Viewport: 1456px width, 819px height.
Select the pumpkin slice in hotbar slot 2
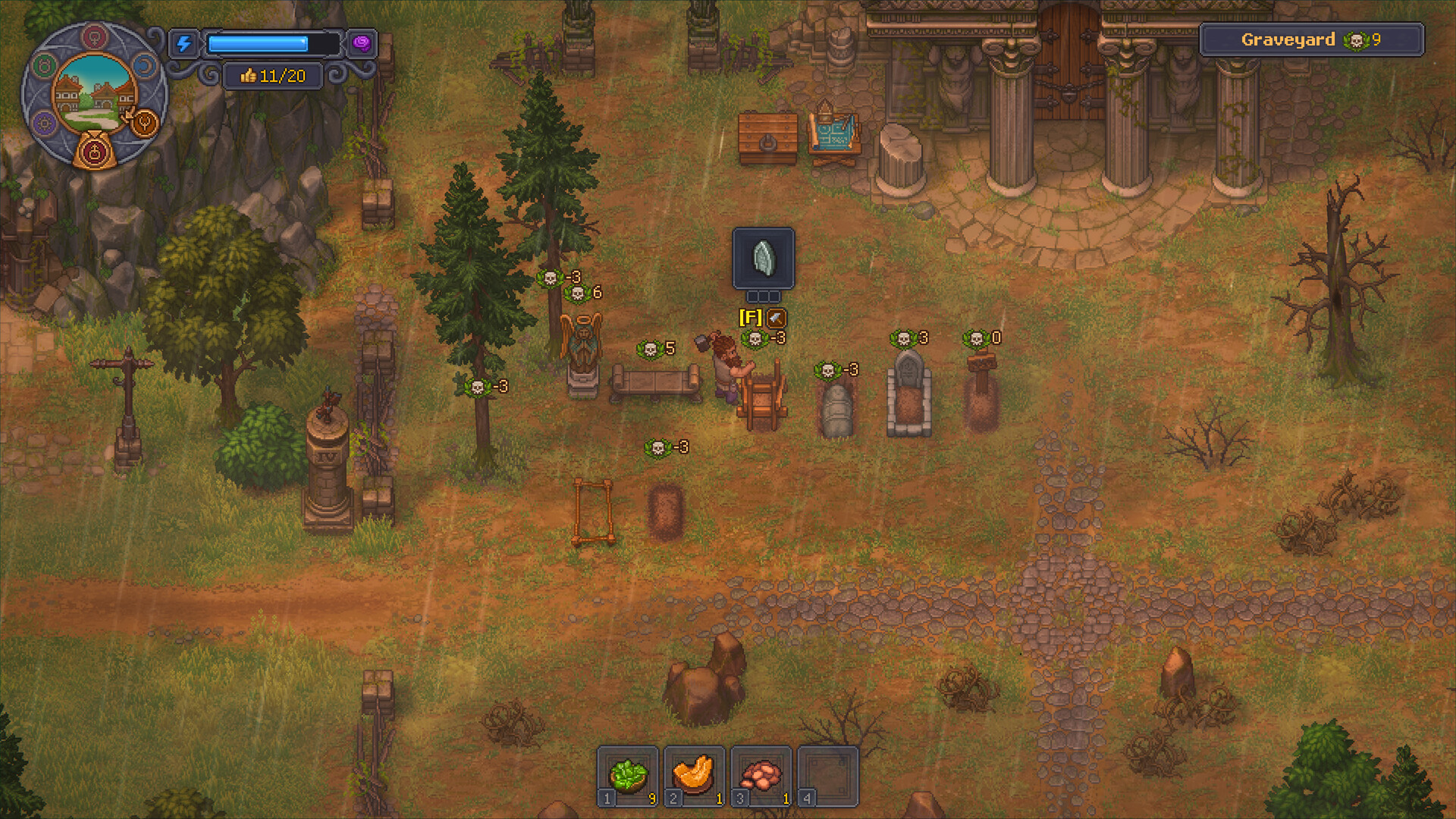(695, 775)
